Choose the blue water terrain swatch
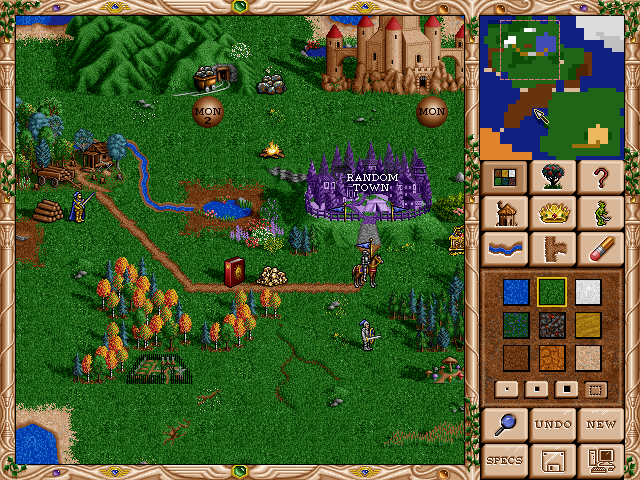The image size is (640, 480). click(x=517, y=291)
